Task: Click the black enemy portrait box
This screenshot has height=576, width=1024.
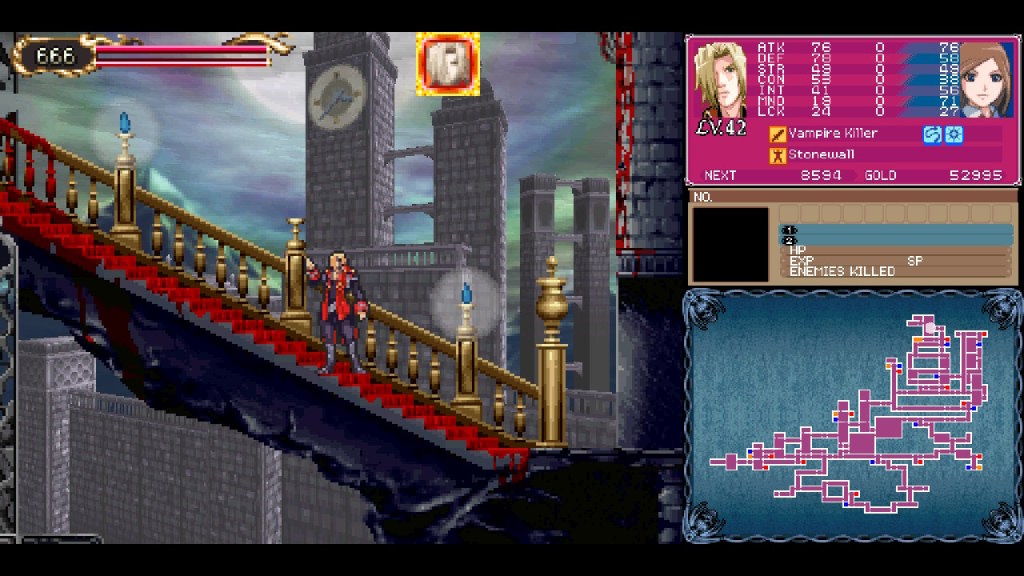Action: (731, 244)
